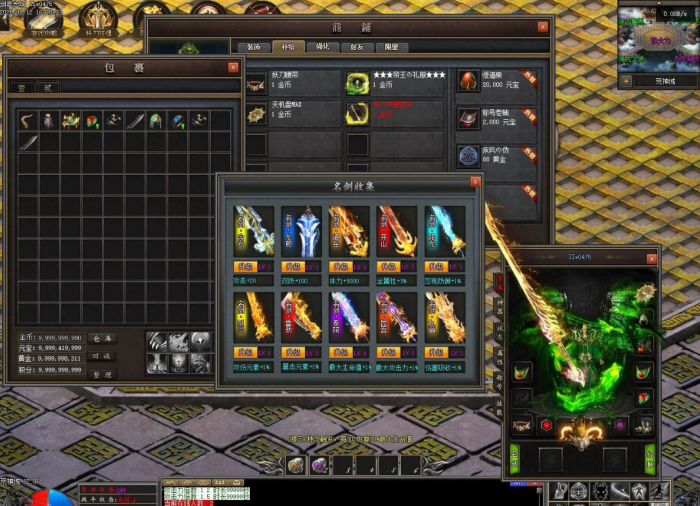Close the character equipment window
The height and width of the screenshot is (506, 700).
coord(653,257)
